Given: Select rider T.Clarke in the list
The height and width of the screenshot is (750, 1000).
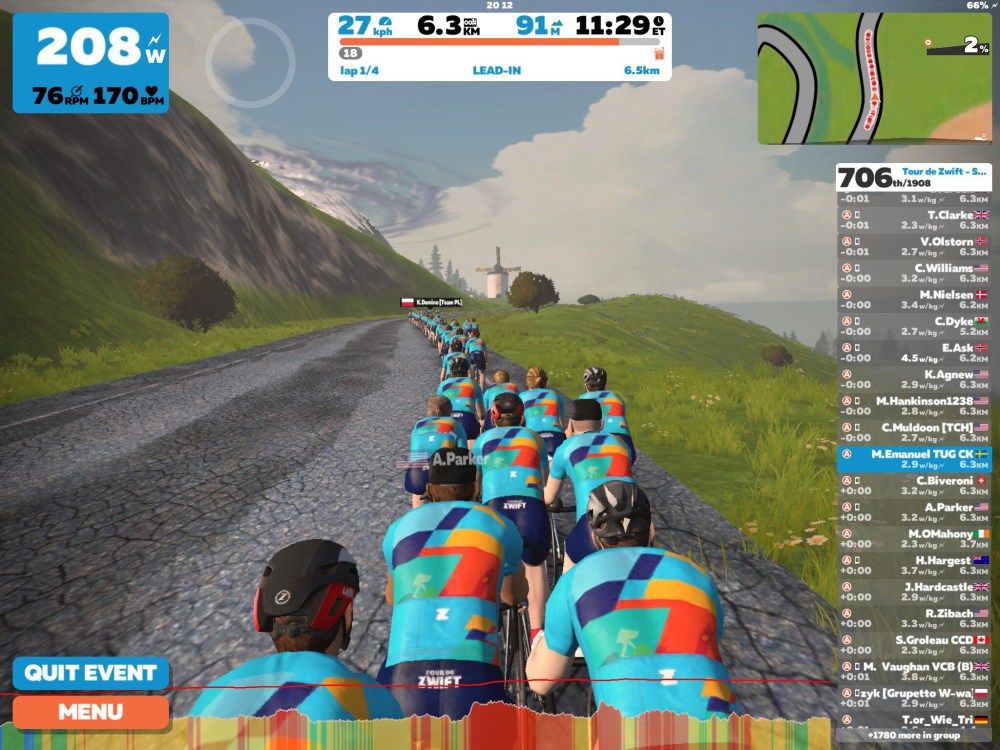Looking at the screenshot, I should point(914,219).
